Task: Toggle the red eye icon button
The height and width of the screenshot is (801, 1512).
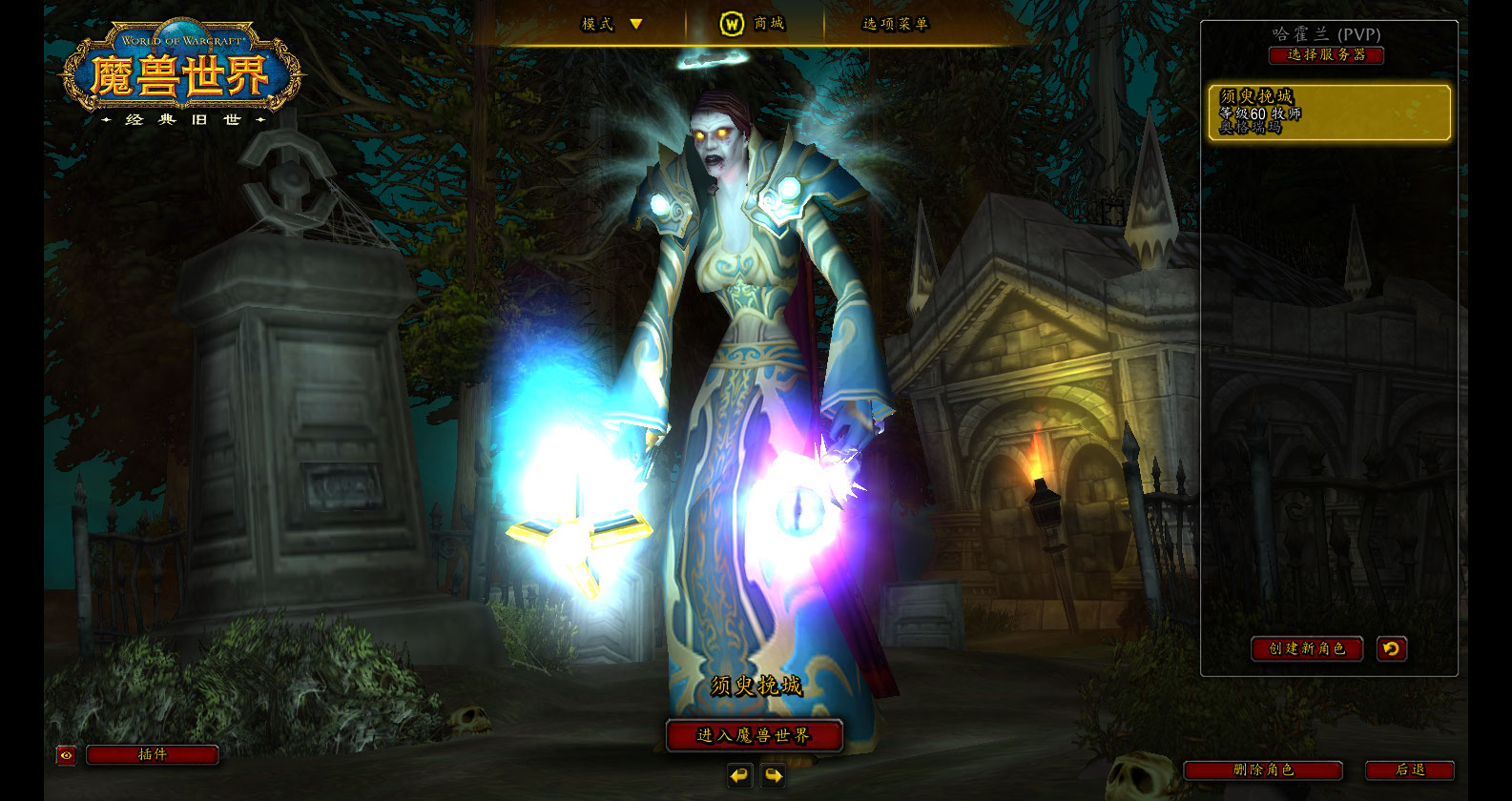Action: click(x=66, y=755)
